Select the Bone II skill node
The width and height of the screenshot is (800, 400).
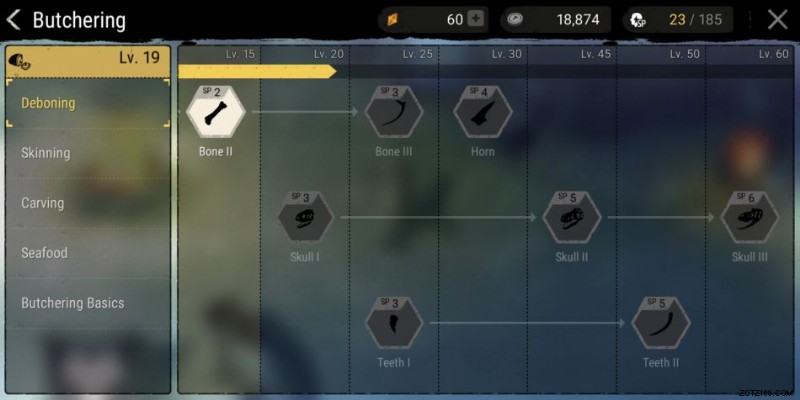coord(216,112)
